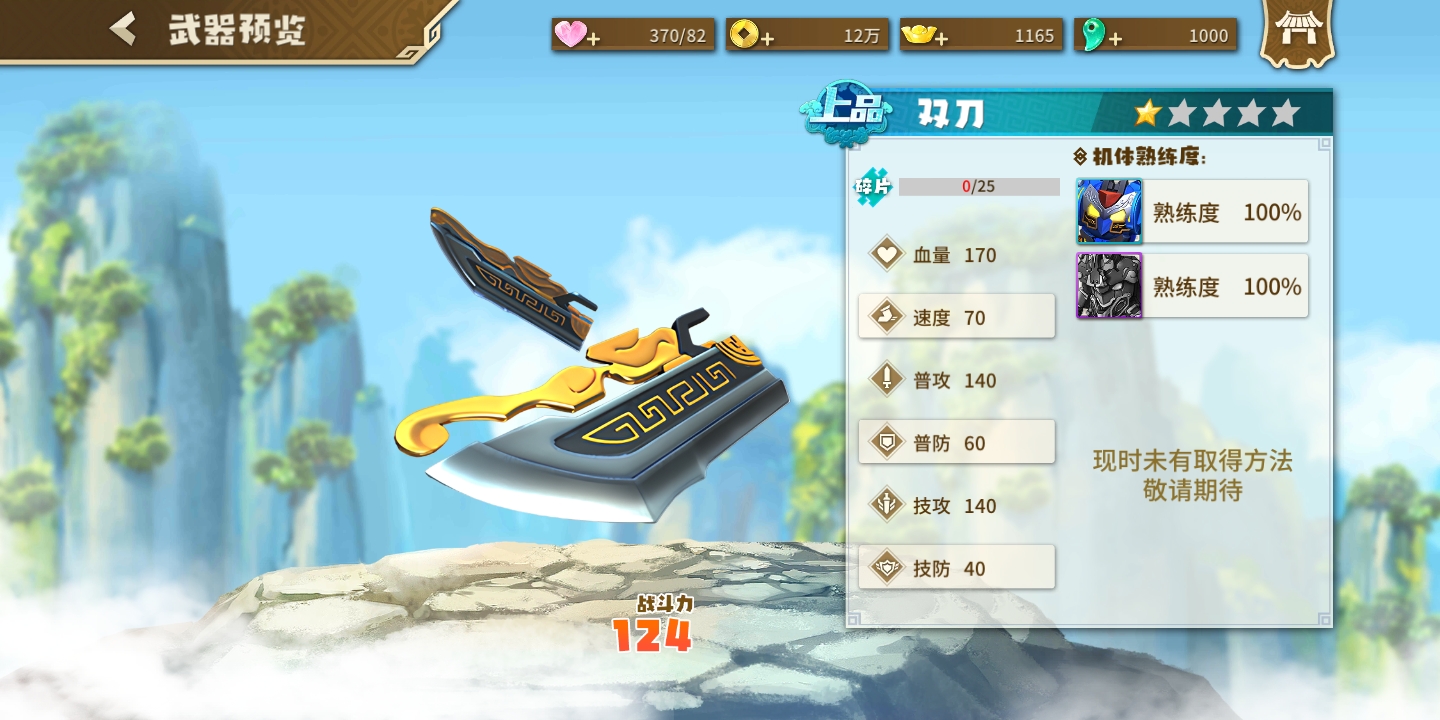Click the 普防 60 stat row
Screen dimensions: 1440x720
click(956, 442)
